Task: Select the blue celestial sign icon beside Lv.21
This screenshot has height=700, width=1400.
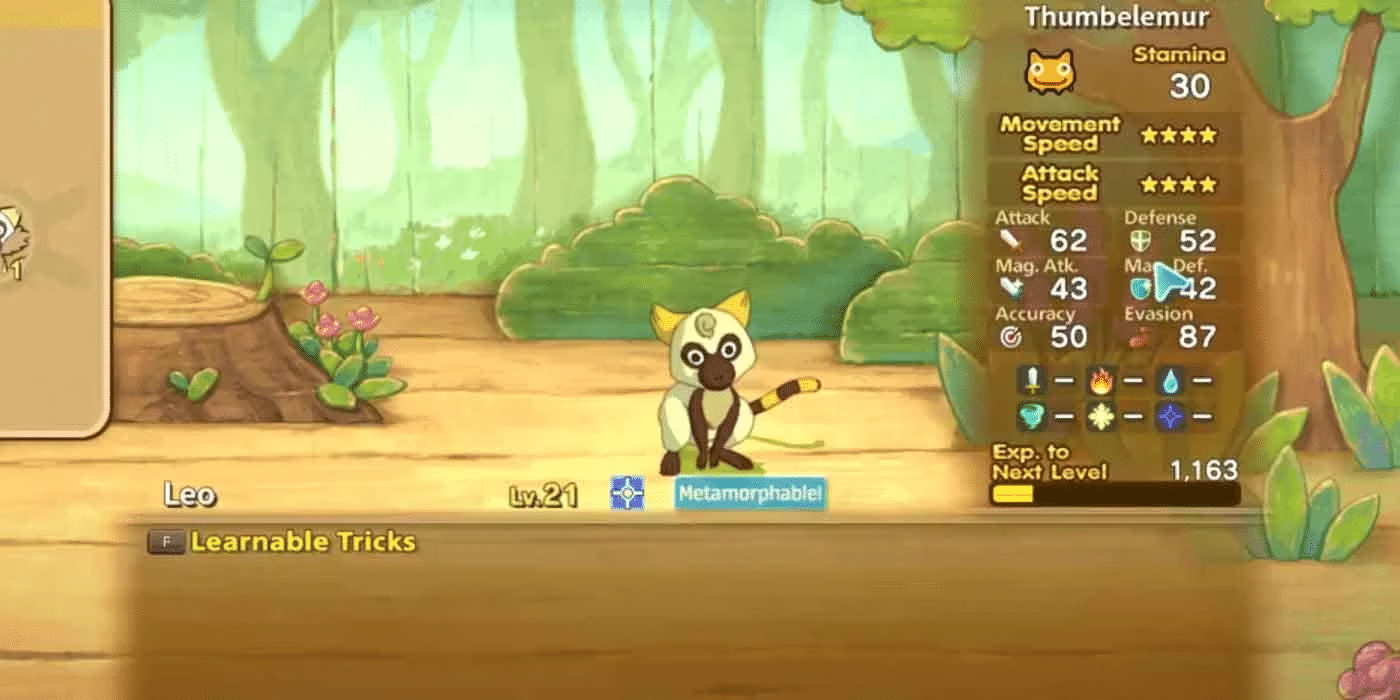Action: coord(627,493)
